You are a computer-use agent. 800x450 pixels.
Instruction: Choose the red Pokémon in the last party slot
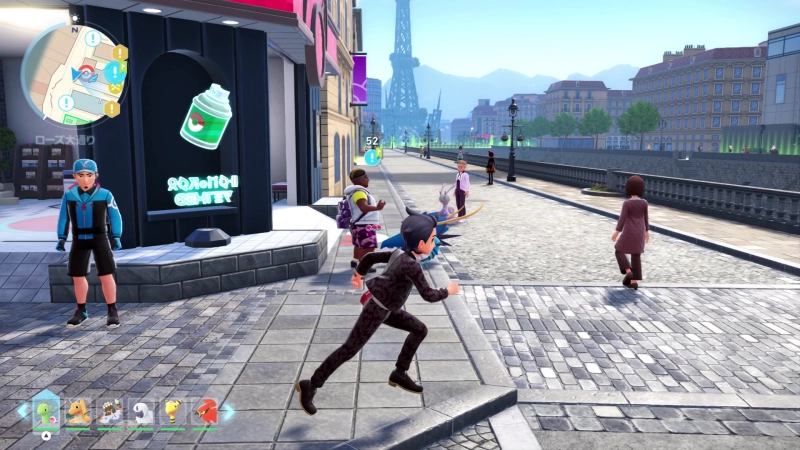(206, 411)
